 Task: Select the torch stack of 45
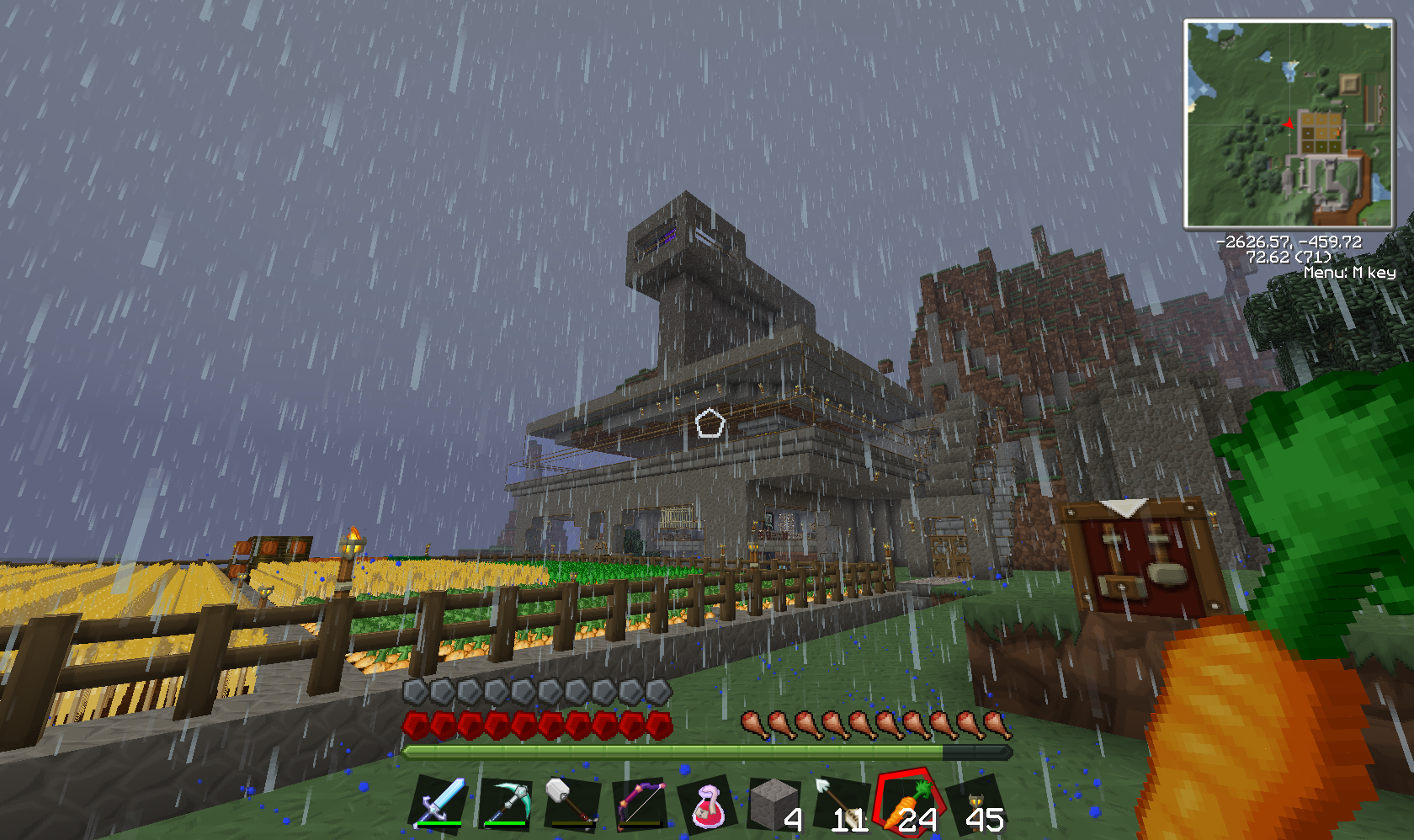click(976, 805)
